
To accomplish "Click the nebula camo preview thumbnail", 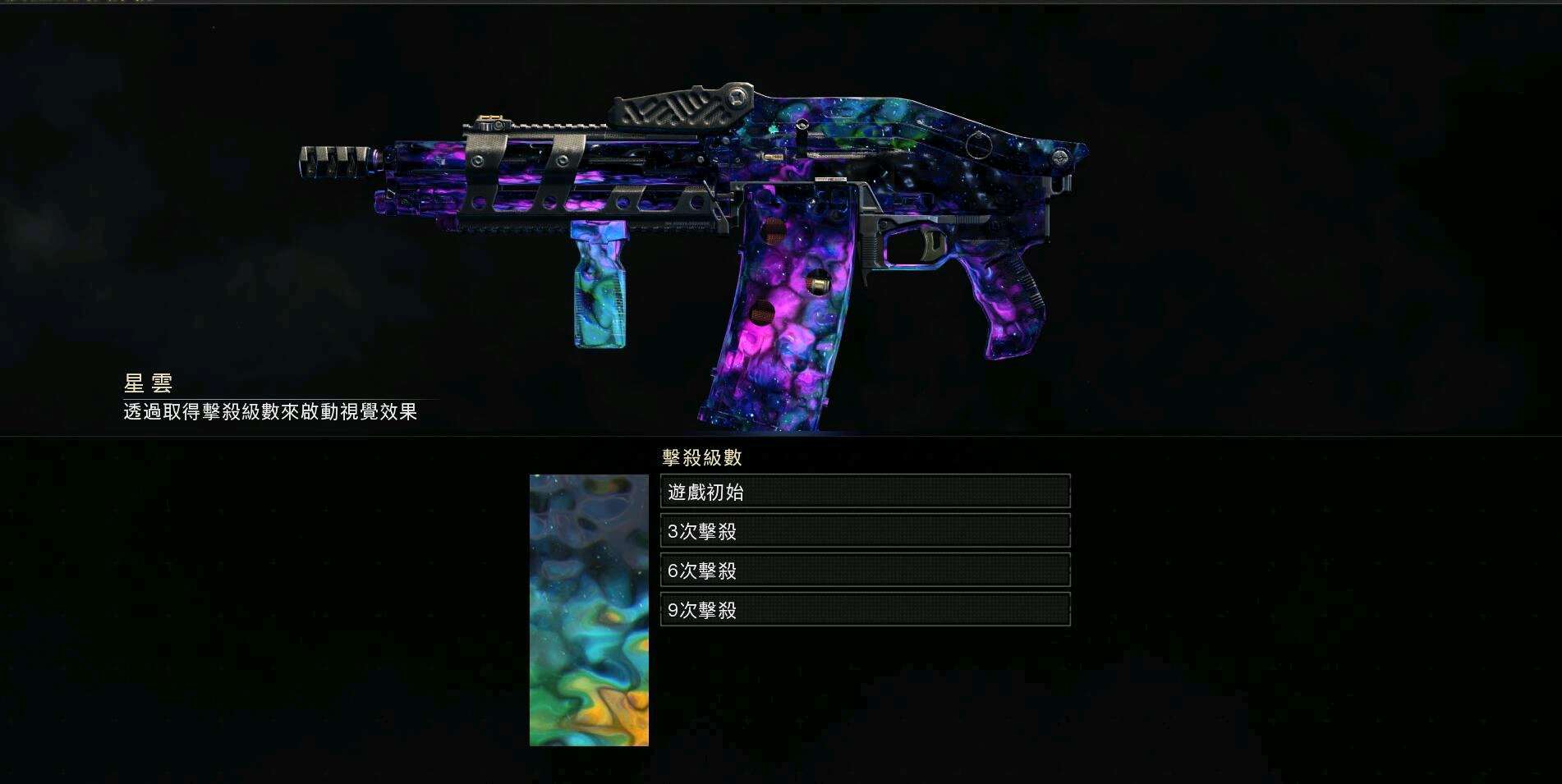I will [x=589, y=610].
